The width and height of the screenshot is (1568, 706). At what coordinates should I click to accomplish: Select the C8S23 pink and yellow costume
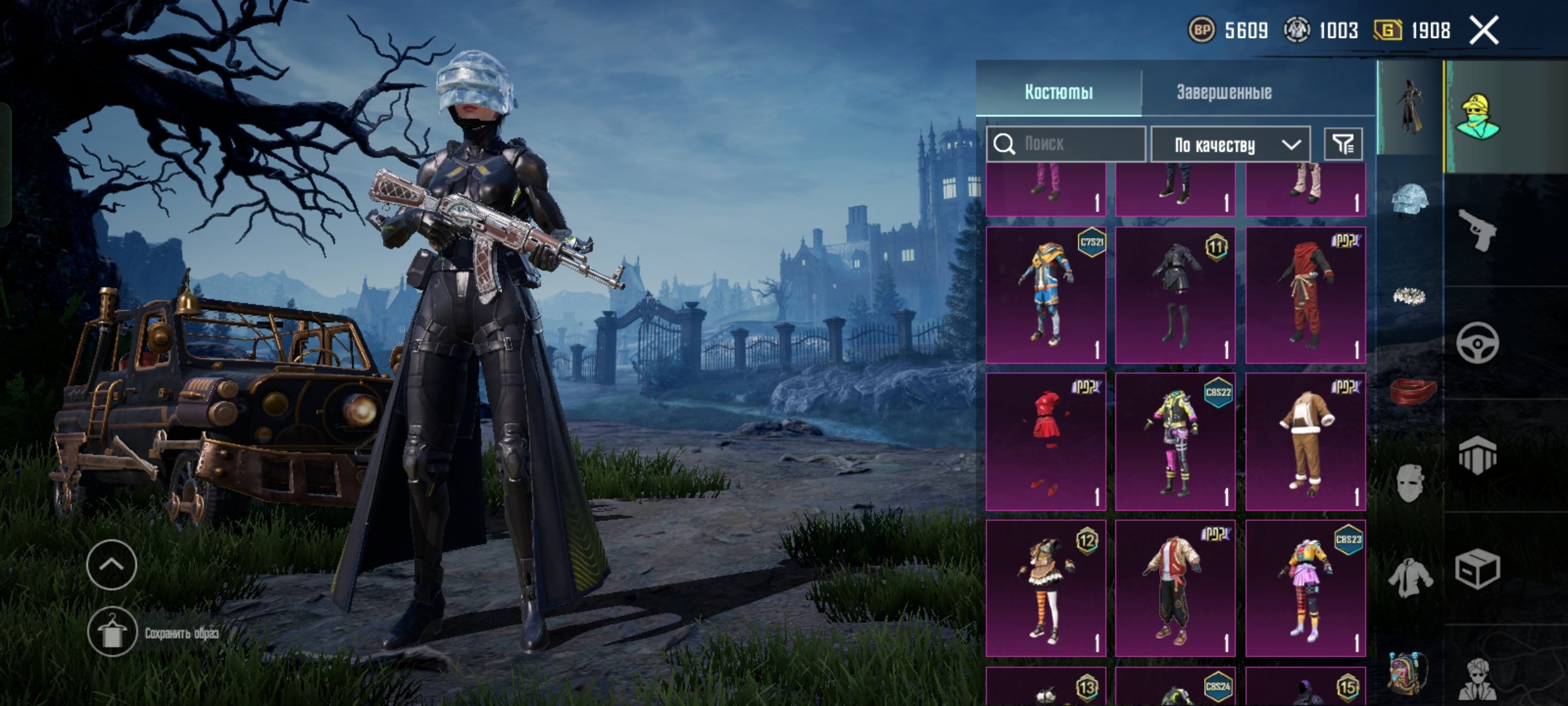click(1305, 588)
